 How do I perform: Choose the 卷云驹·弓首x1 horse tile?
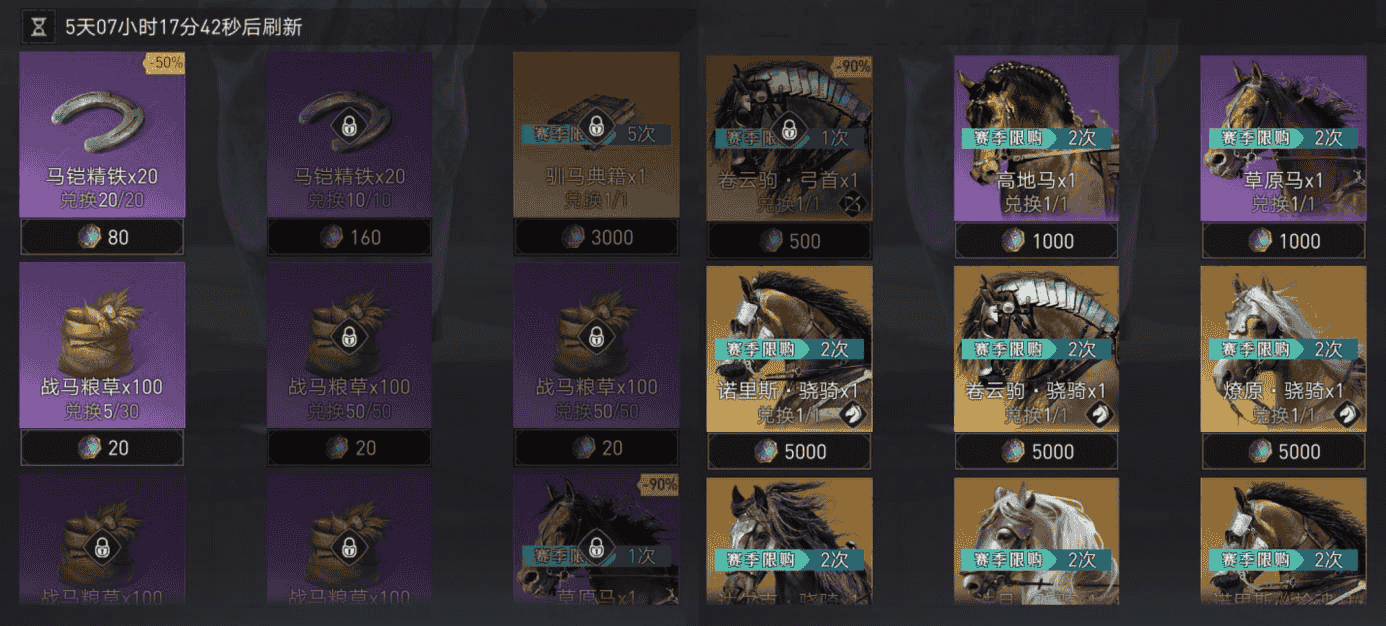click(x=789, y=138)
